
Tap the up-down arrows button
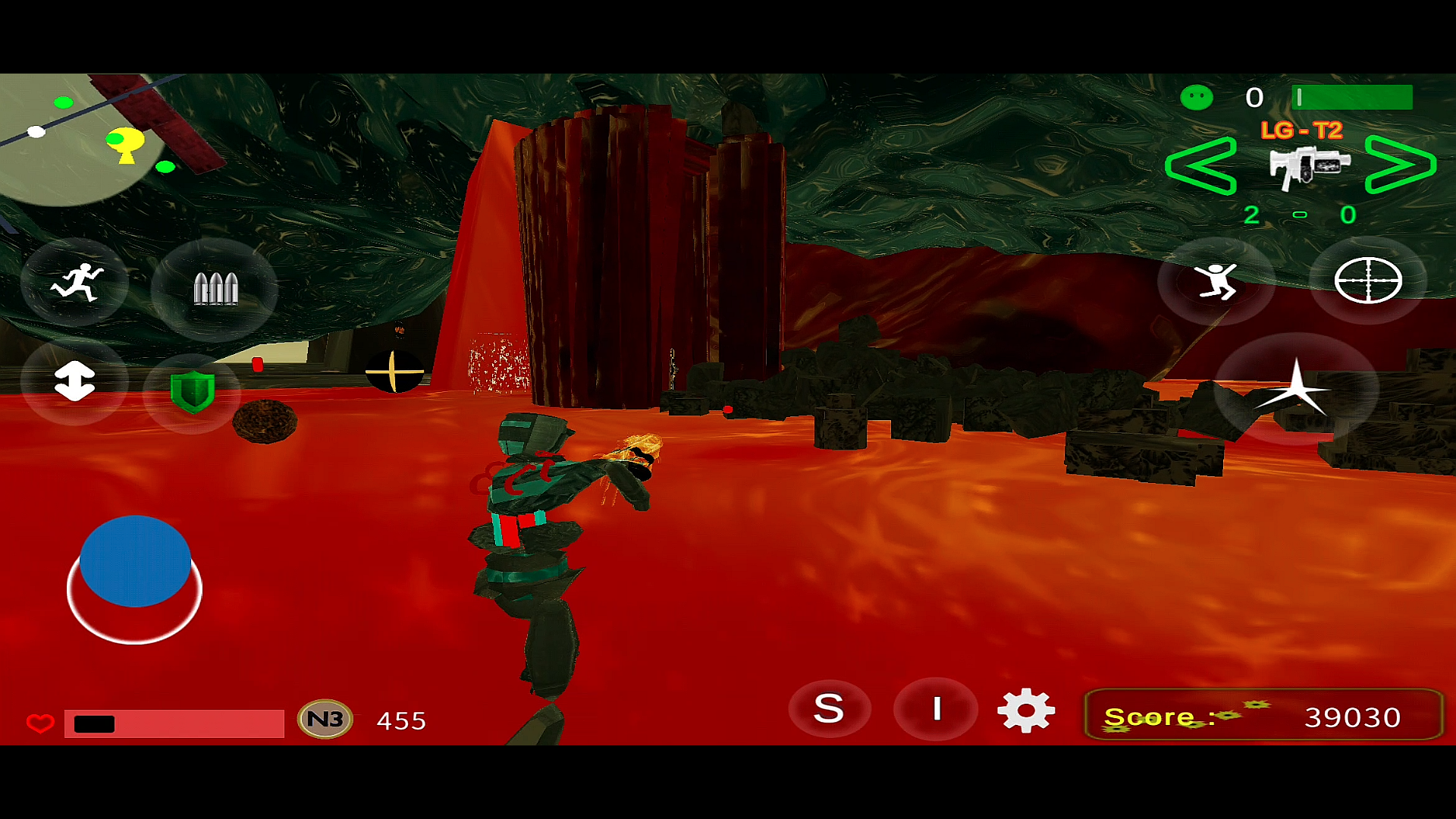[74, 381]
